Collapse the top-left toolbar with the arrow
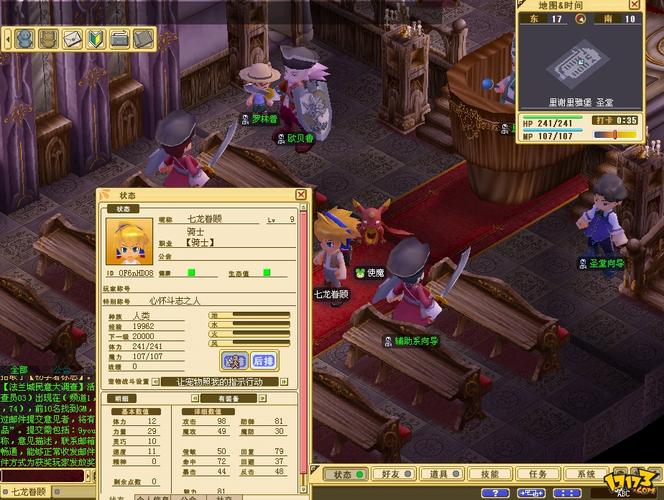 (7, 39)
